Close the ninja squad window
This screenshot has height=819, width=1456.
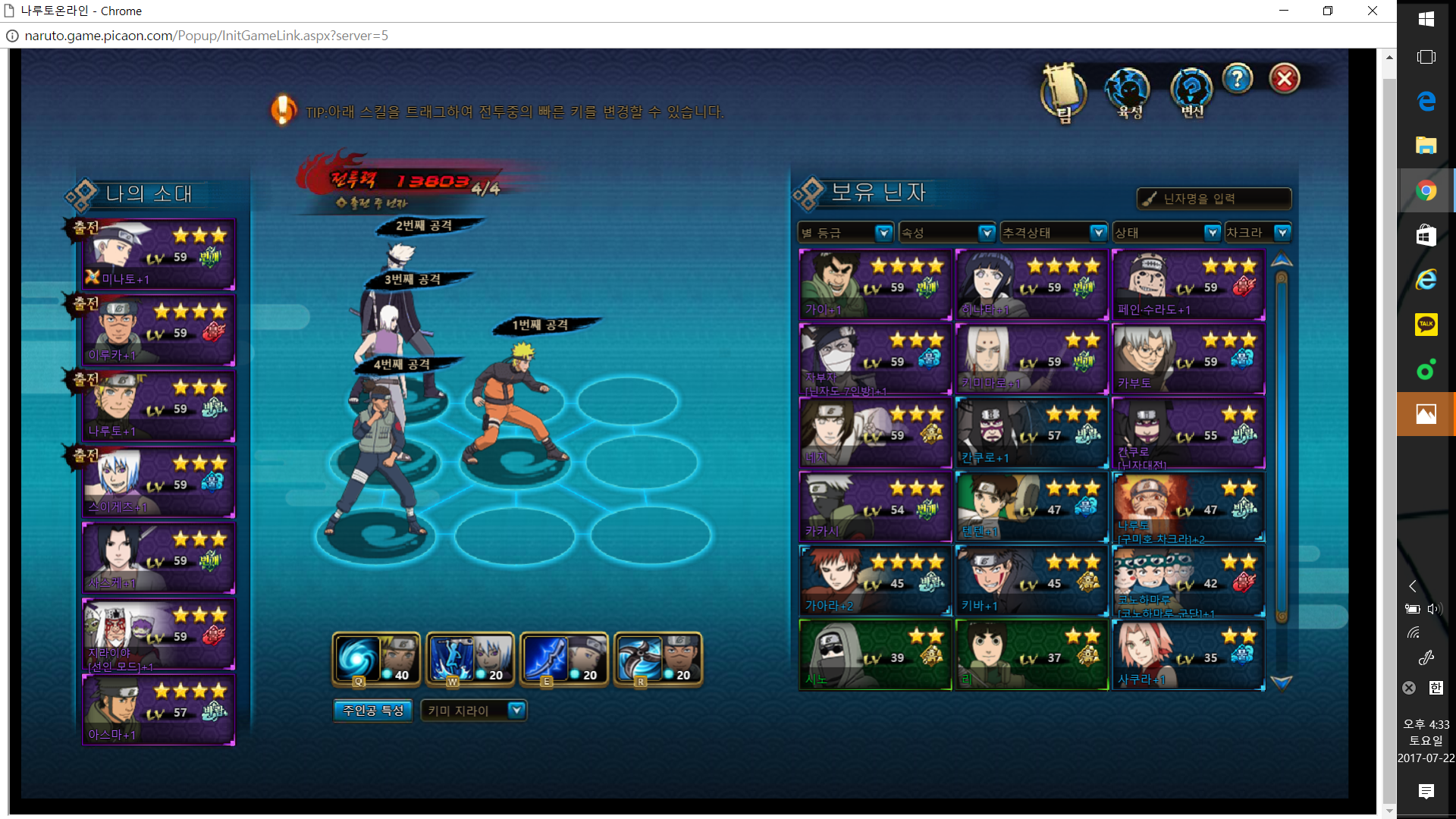(1285, 79)
